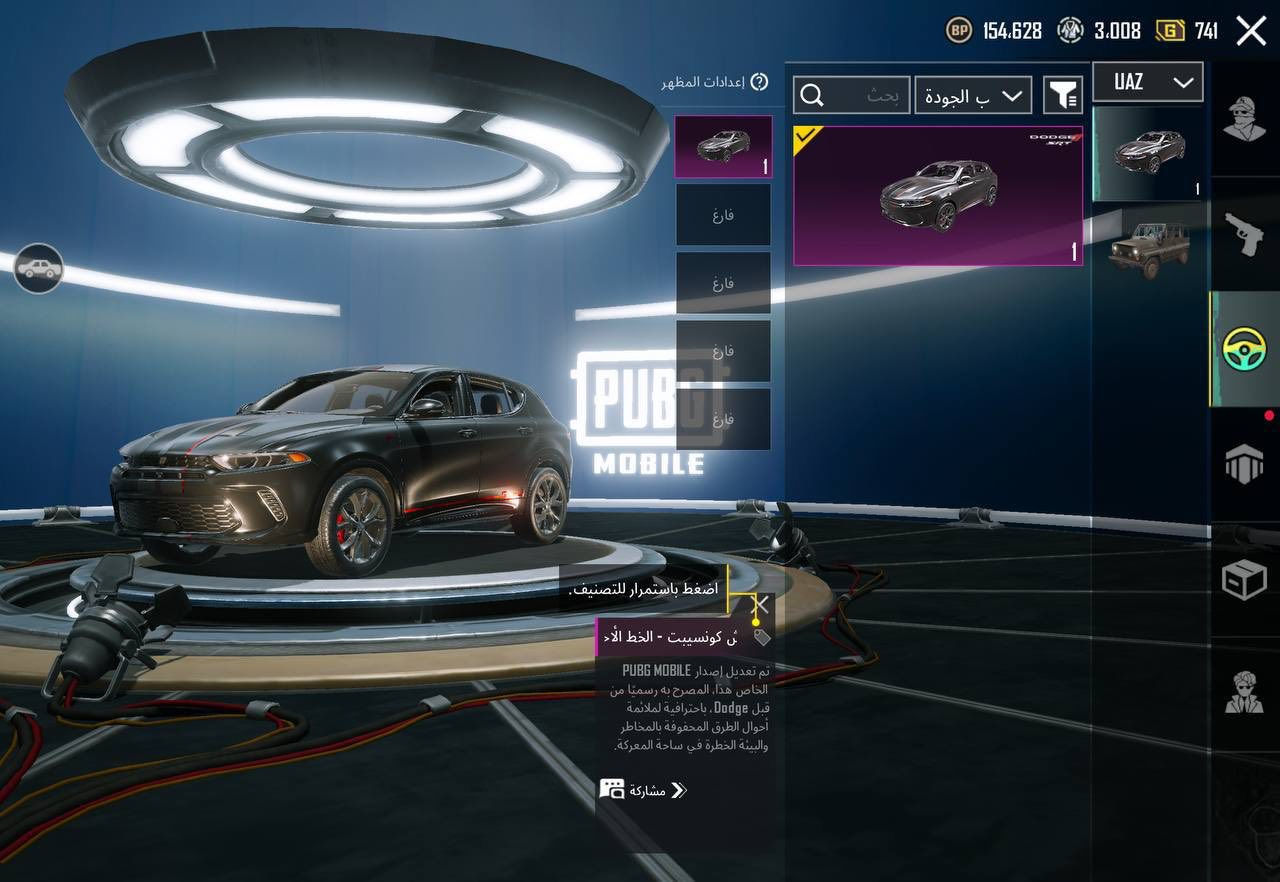This screenshot has width=1280, height=882.
Task: Switch to the character outfit tab
Action: 1244,121
